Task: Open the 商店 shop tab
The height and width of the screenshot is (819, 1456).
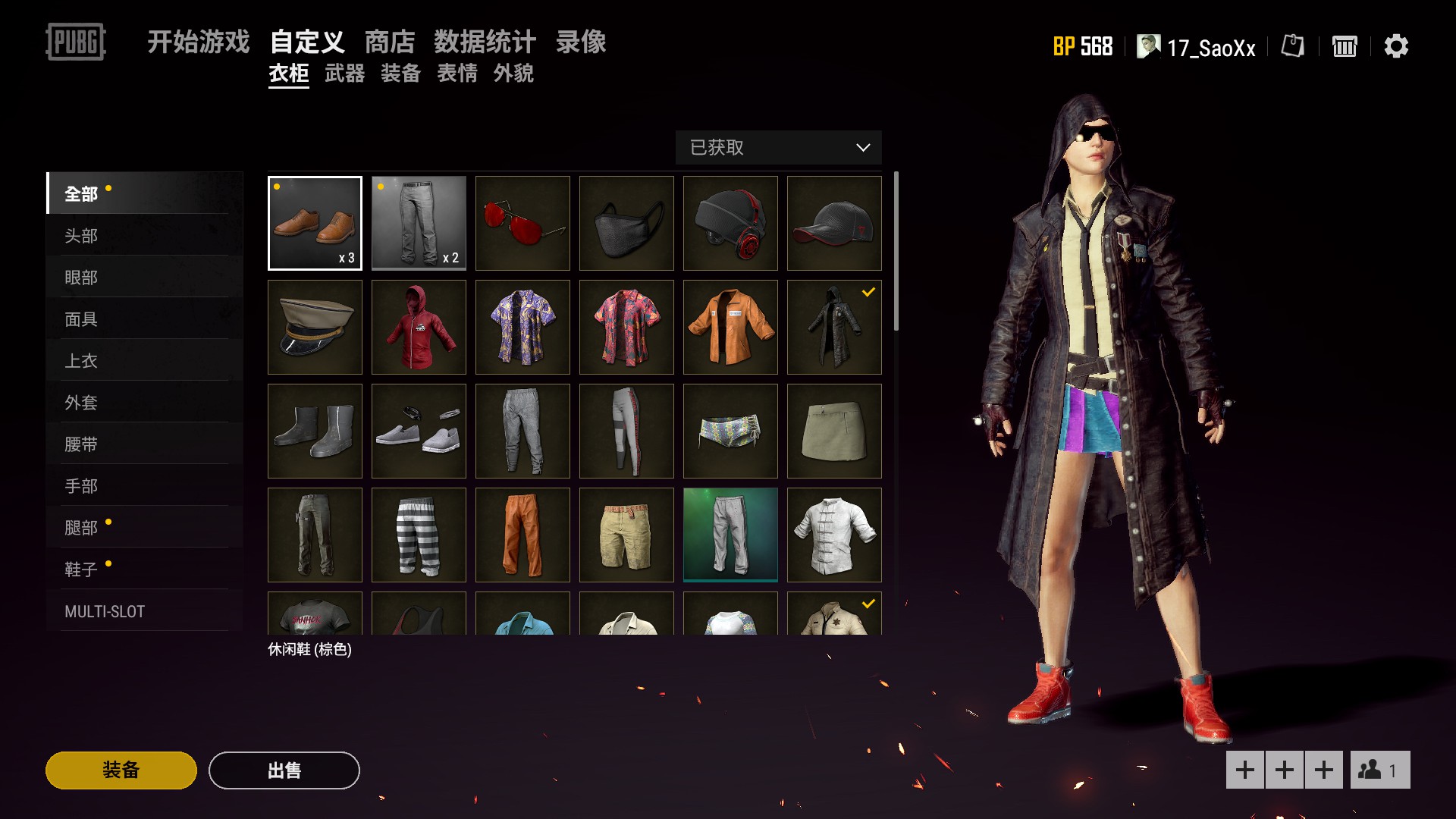Action: [x=390, y=42]
